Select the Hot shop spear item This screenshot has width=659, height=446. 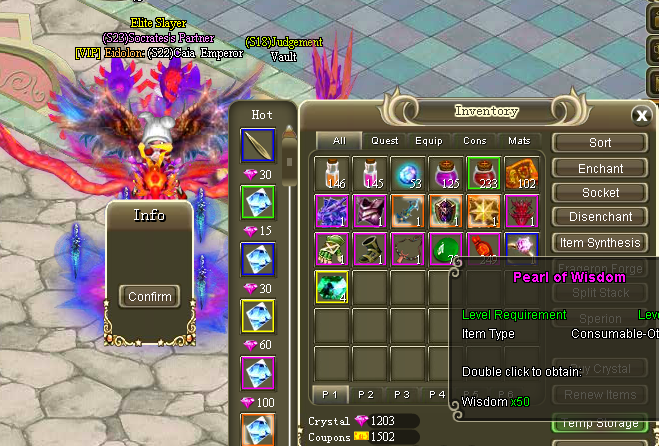click(x=258, y=146)
